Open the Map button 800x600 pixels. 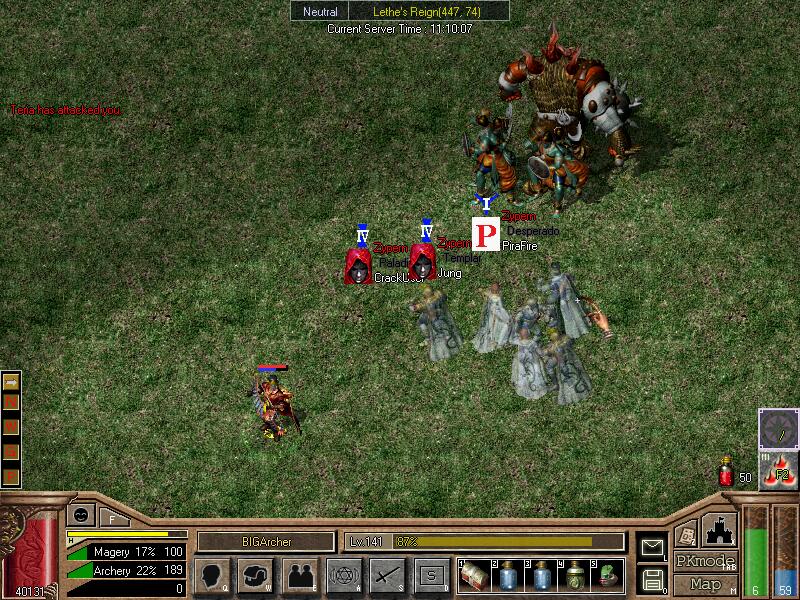pyautogui.click(x=705, y=584)
